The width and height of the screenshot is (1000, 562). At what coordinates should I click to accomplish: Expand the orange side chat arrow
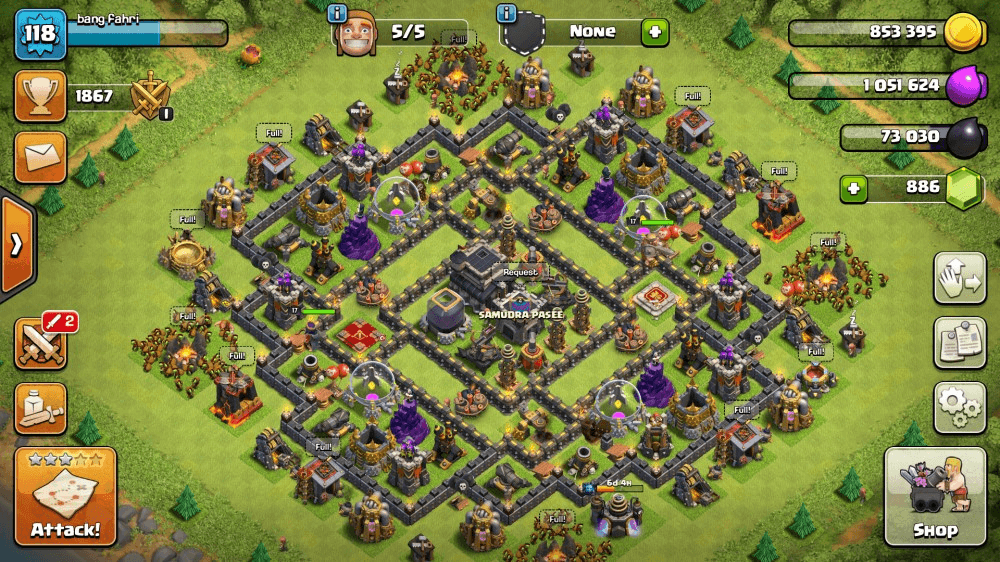point(16,245)
